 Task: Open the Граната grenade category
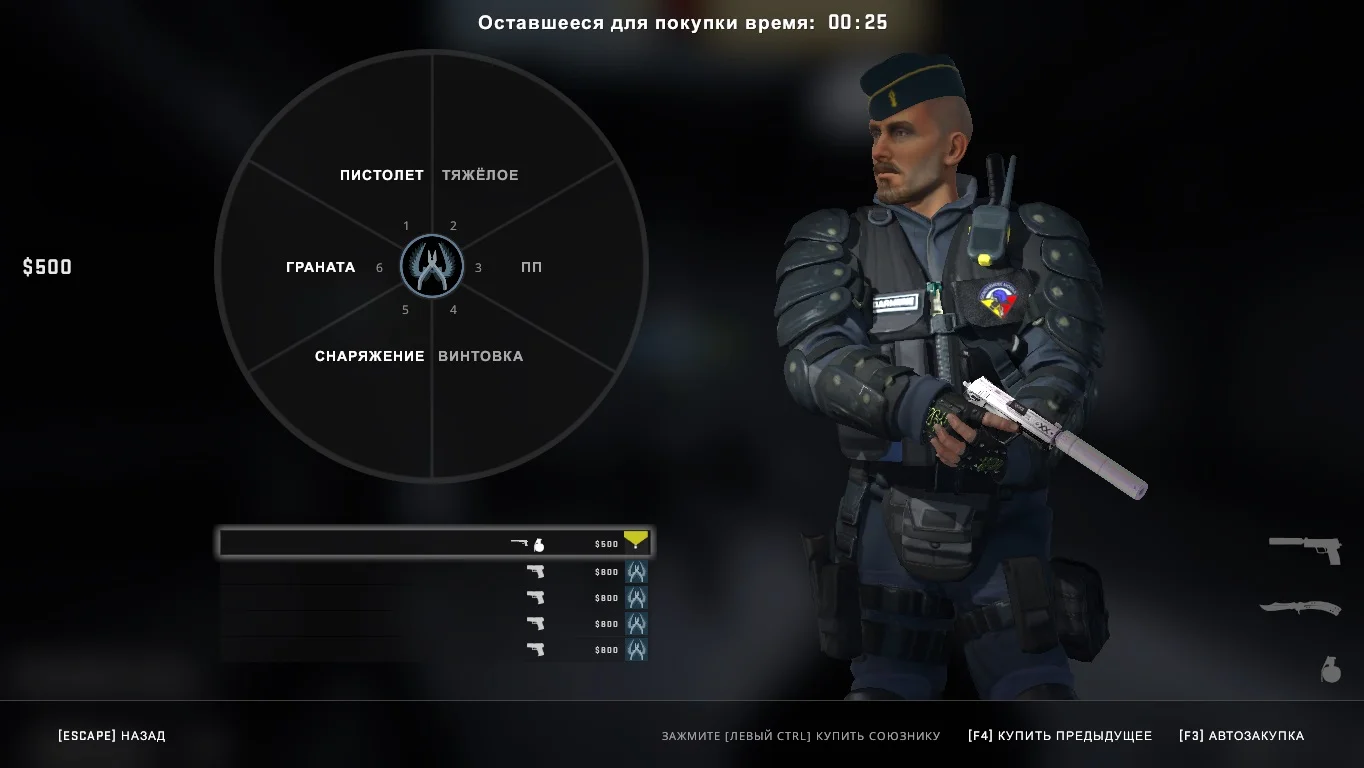[x=320, y=267]
